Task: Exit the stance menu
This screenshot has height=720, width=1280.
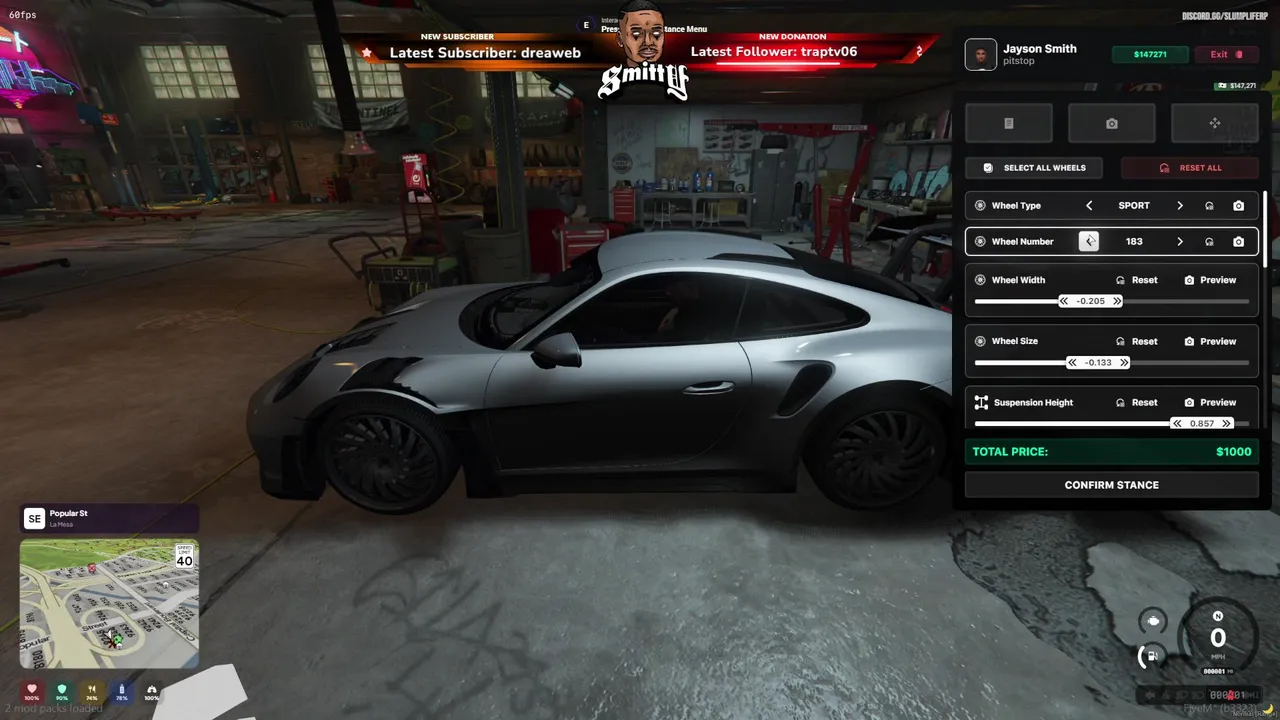Action: tap(1225, 55)
